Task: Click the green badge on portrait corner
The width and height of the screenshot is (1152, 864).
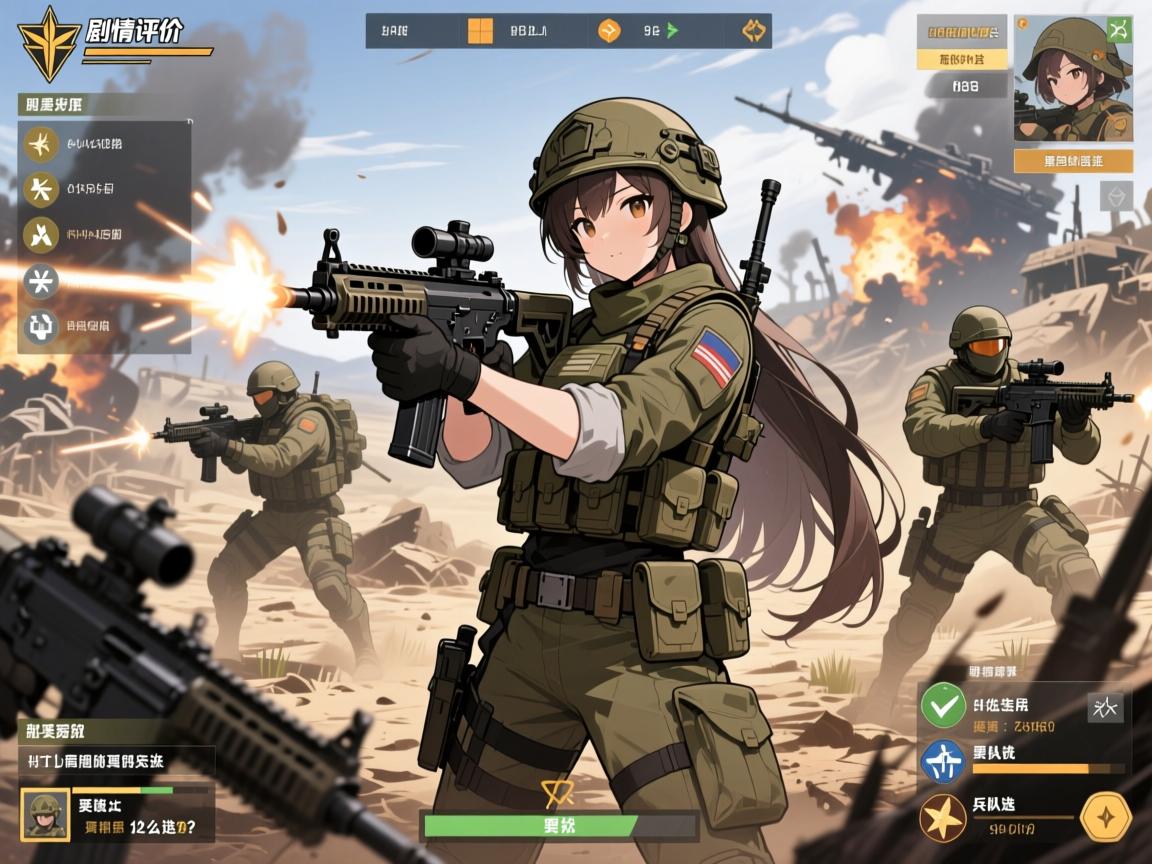Action: (x=1120, y=30)
